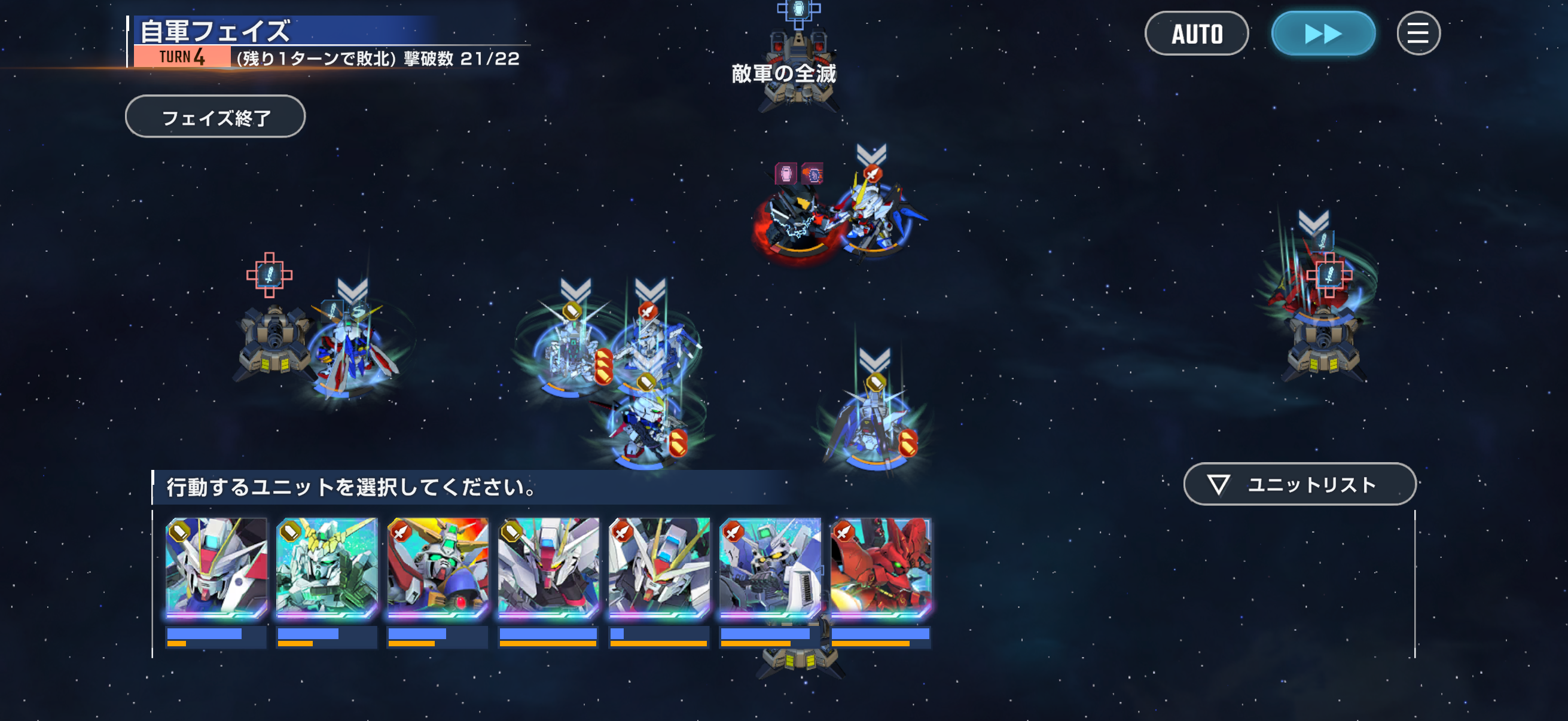The image size is (1568, 721).
Task: Expand the ユニットリスト unit list
Action: point(1299,484)
